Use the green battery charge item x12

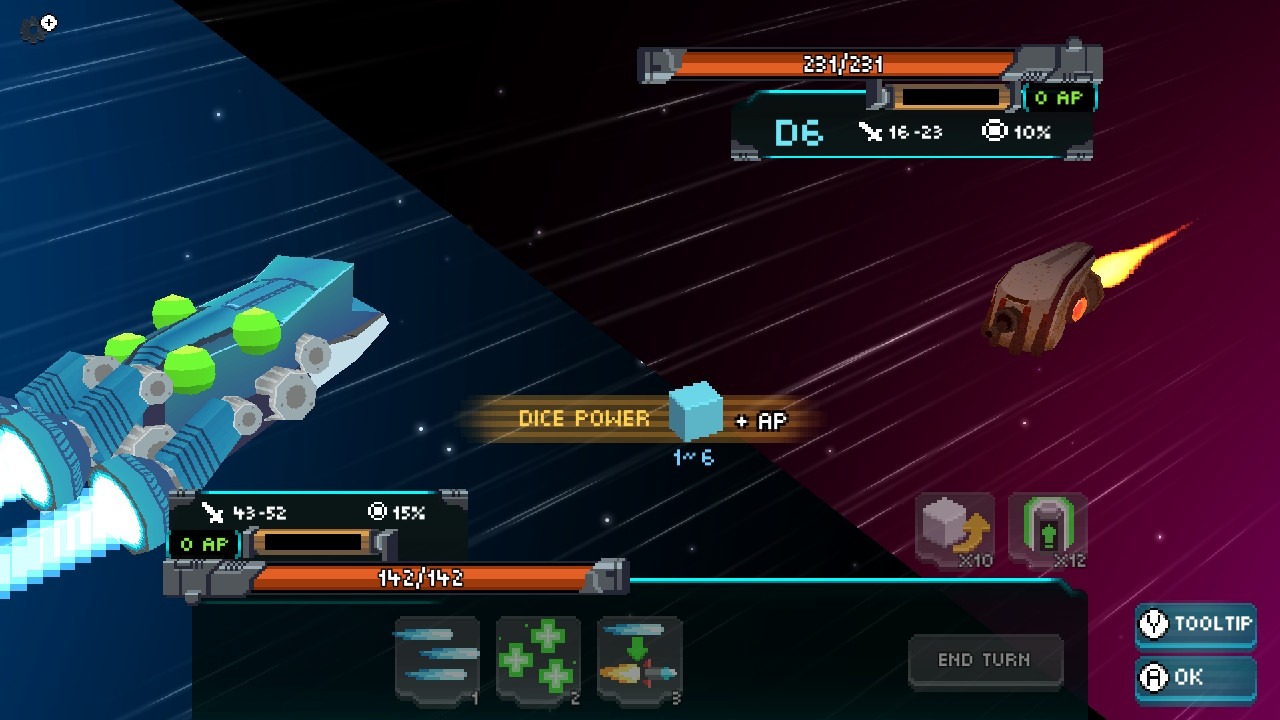click(1047, 529)
